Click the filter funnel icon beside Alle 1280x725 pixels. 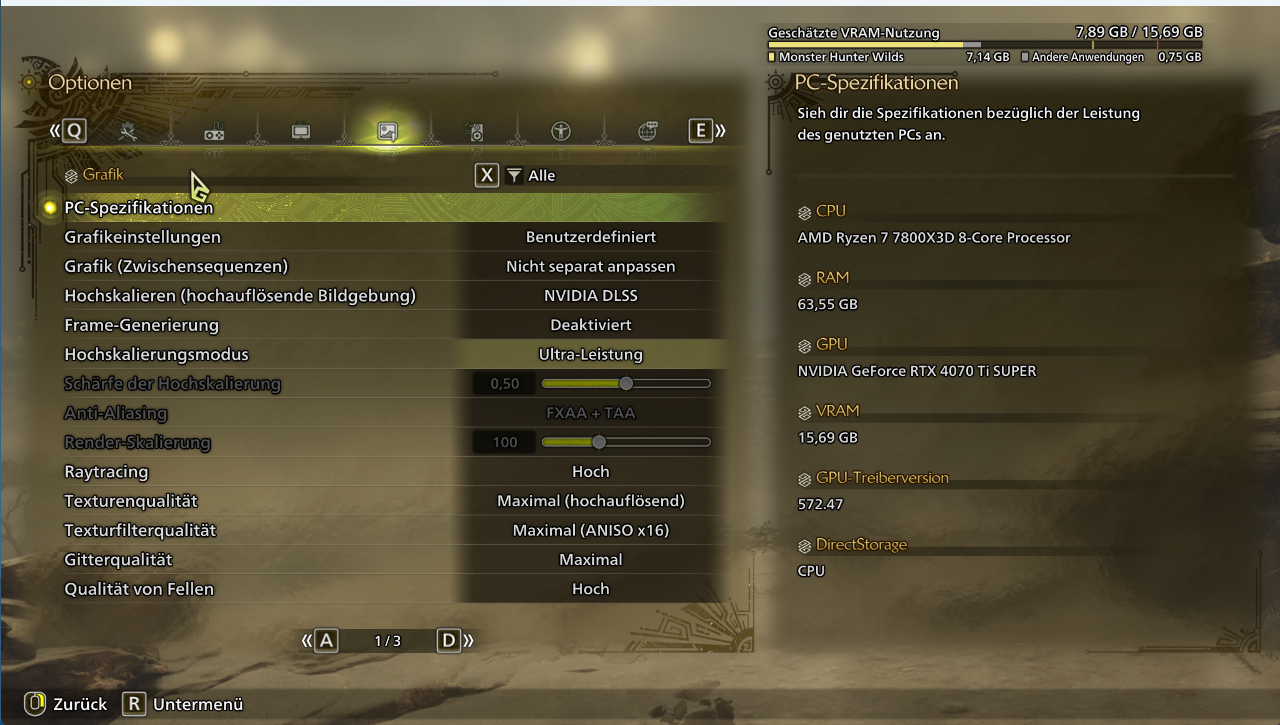tap(513, 175)
